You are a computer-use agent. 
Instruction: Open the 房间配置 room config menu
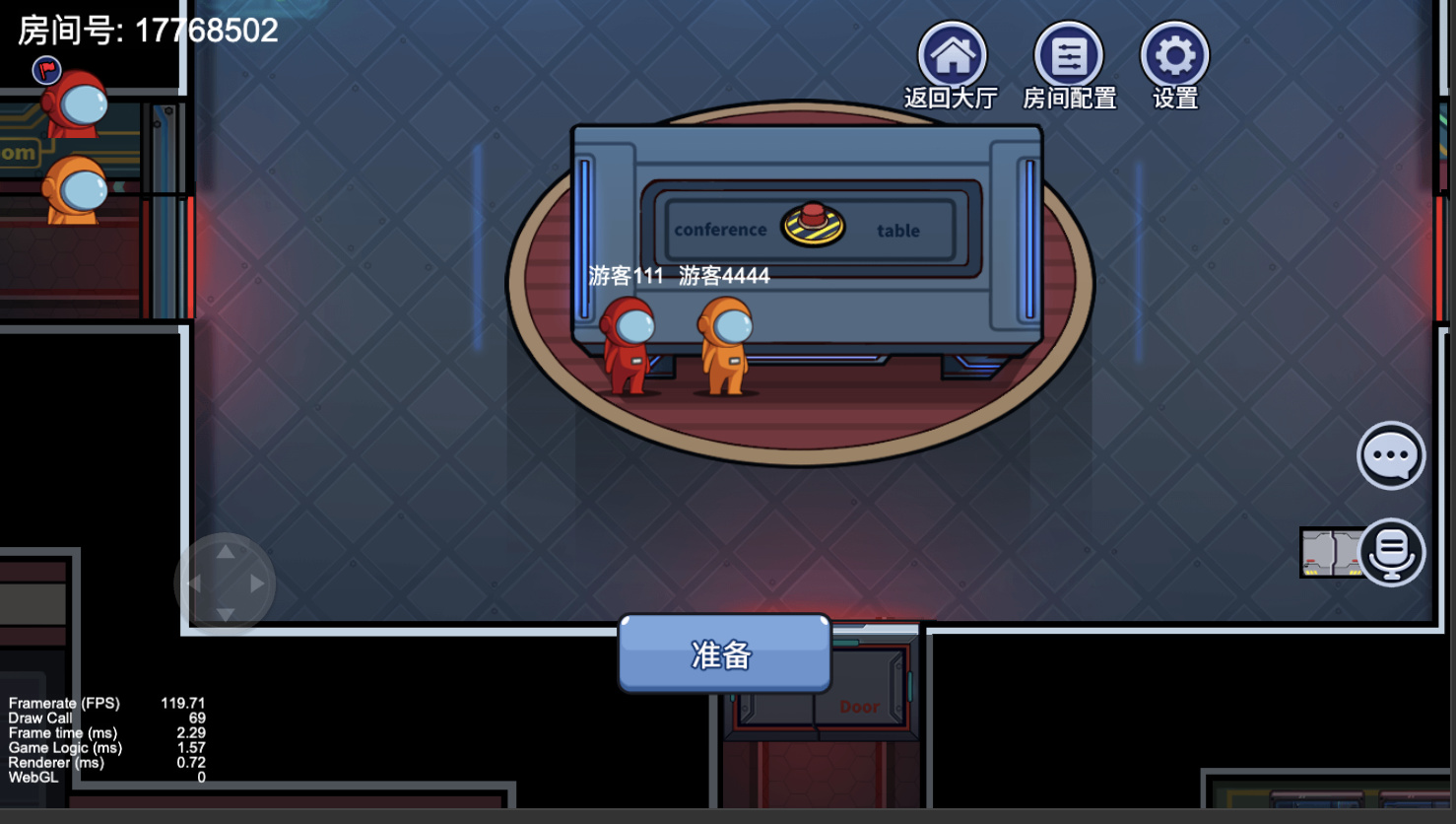pyautogui.click(x=1069, y=56)
